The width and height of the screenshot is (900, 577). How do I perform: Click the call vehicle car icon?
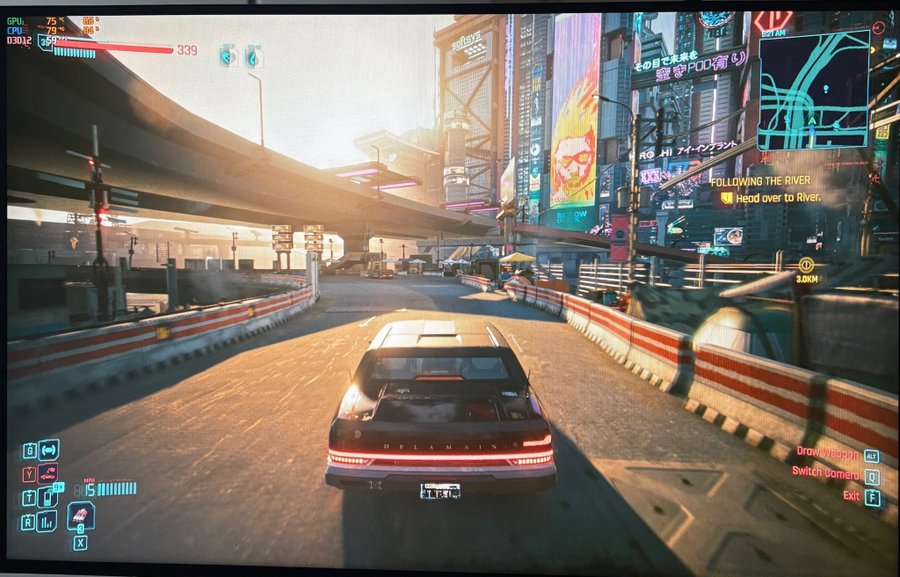click(x=48, y=473)
